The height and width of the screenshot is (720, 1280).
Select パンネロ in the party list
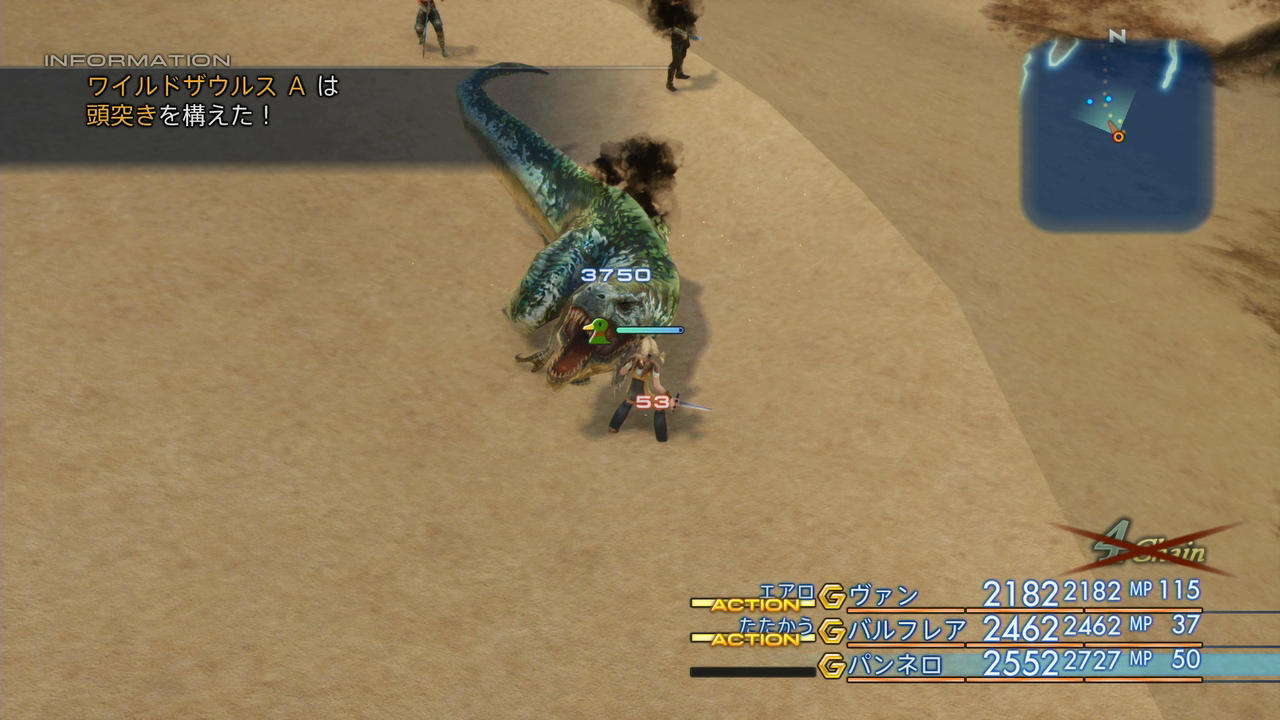[896, 665]
